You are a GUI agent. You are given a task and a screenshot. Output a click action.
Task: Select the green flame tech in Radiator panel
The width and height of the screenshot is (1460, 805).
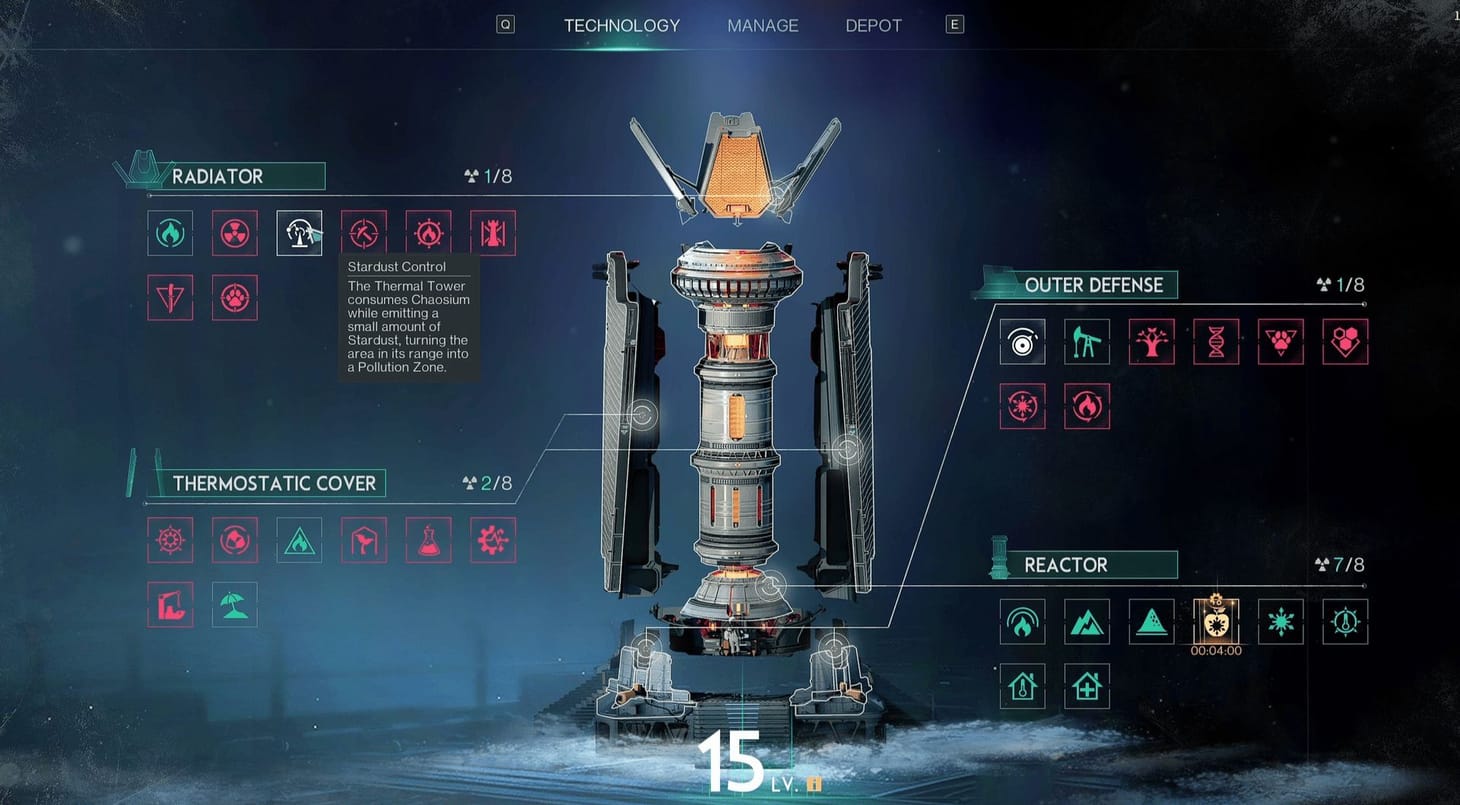point(169,232)
